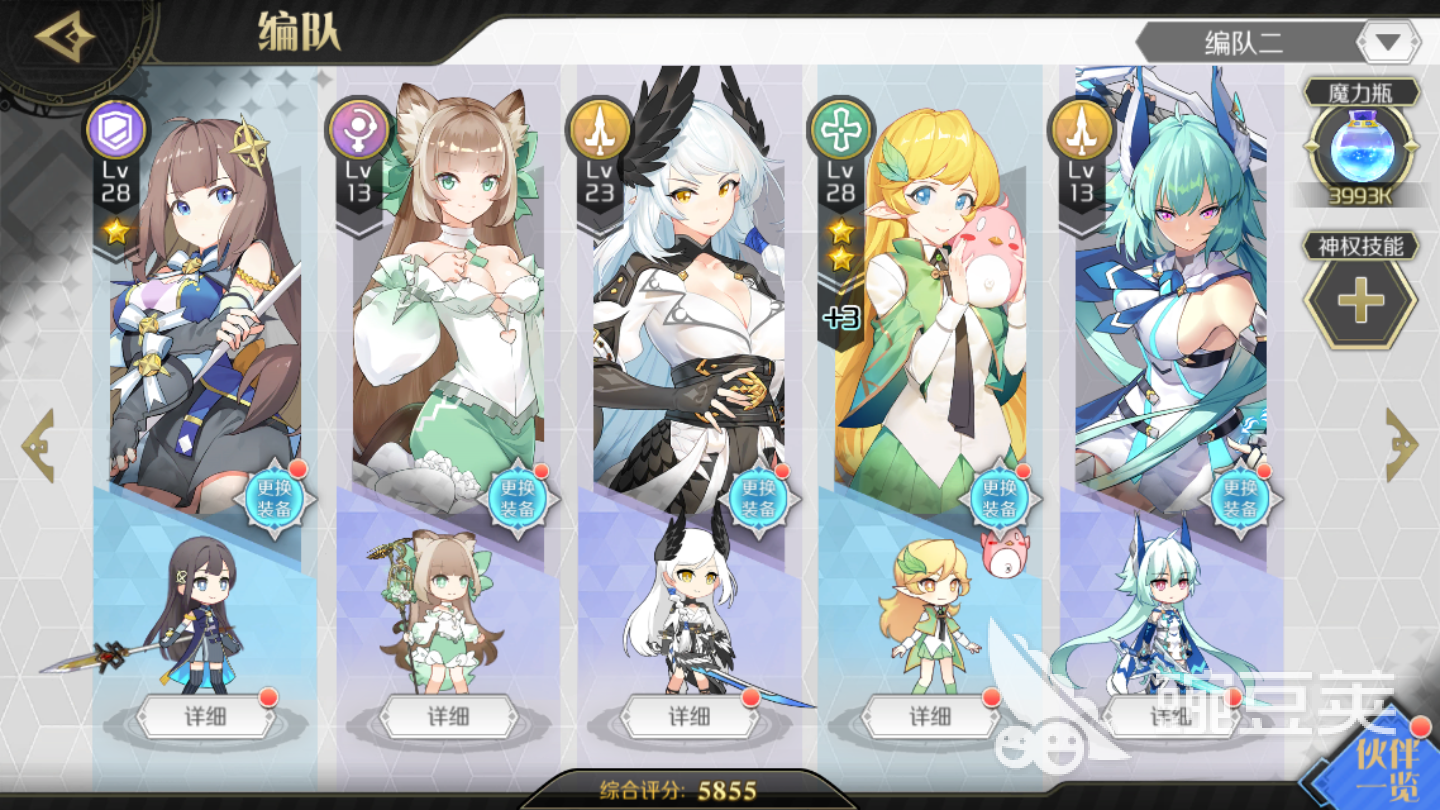Select the Lv 23 white-haired character card
Screen dimensions: 1440x810
tap(689, 300)
